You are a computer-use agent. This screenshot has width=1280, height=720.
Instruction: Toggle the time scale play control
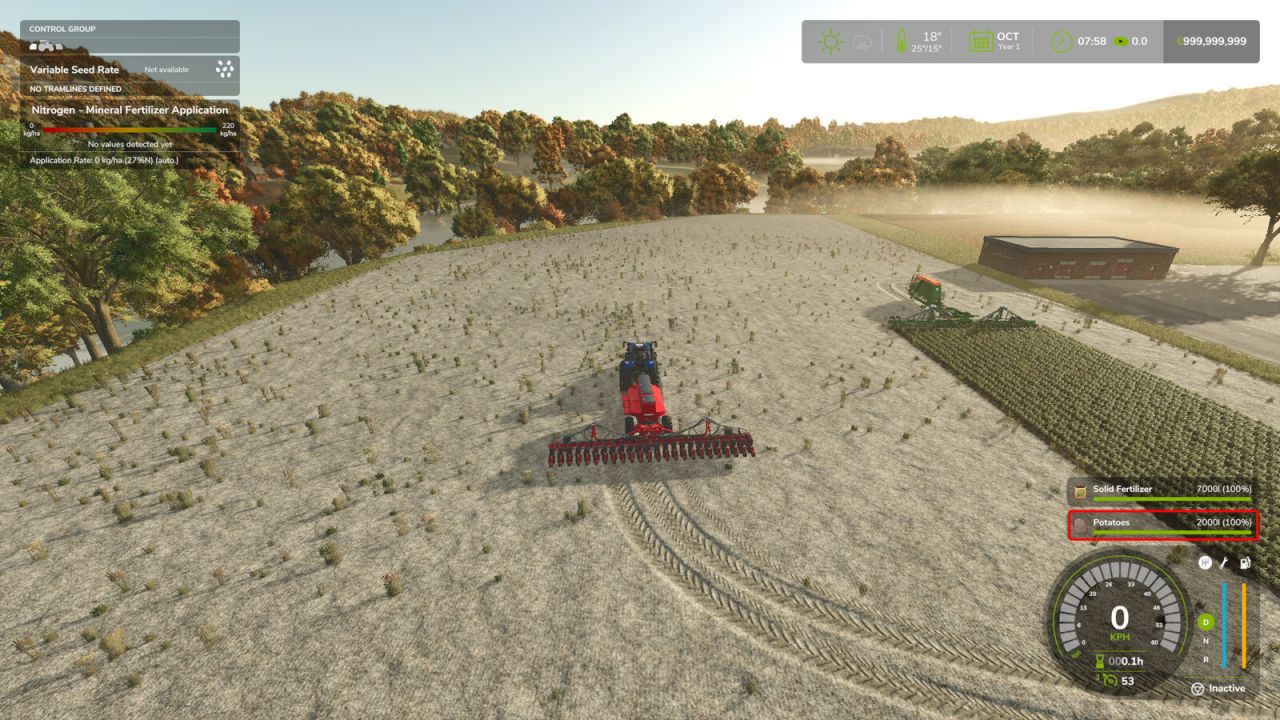tap(1122, 40)
